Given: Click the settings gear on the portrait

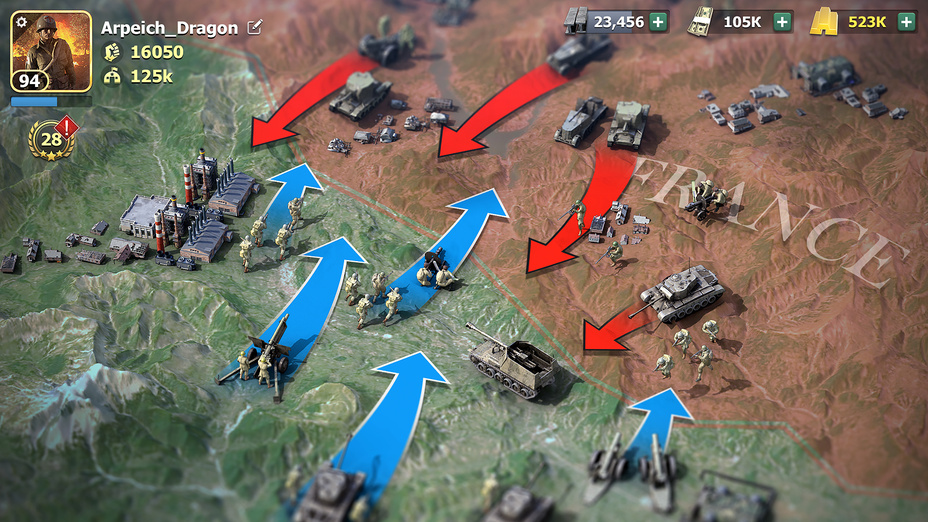Looking at the screenshot, I should pyautogui.click(x=21, y=22).
